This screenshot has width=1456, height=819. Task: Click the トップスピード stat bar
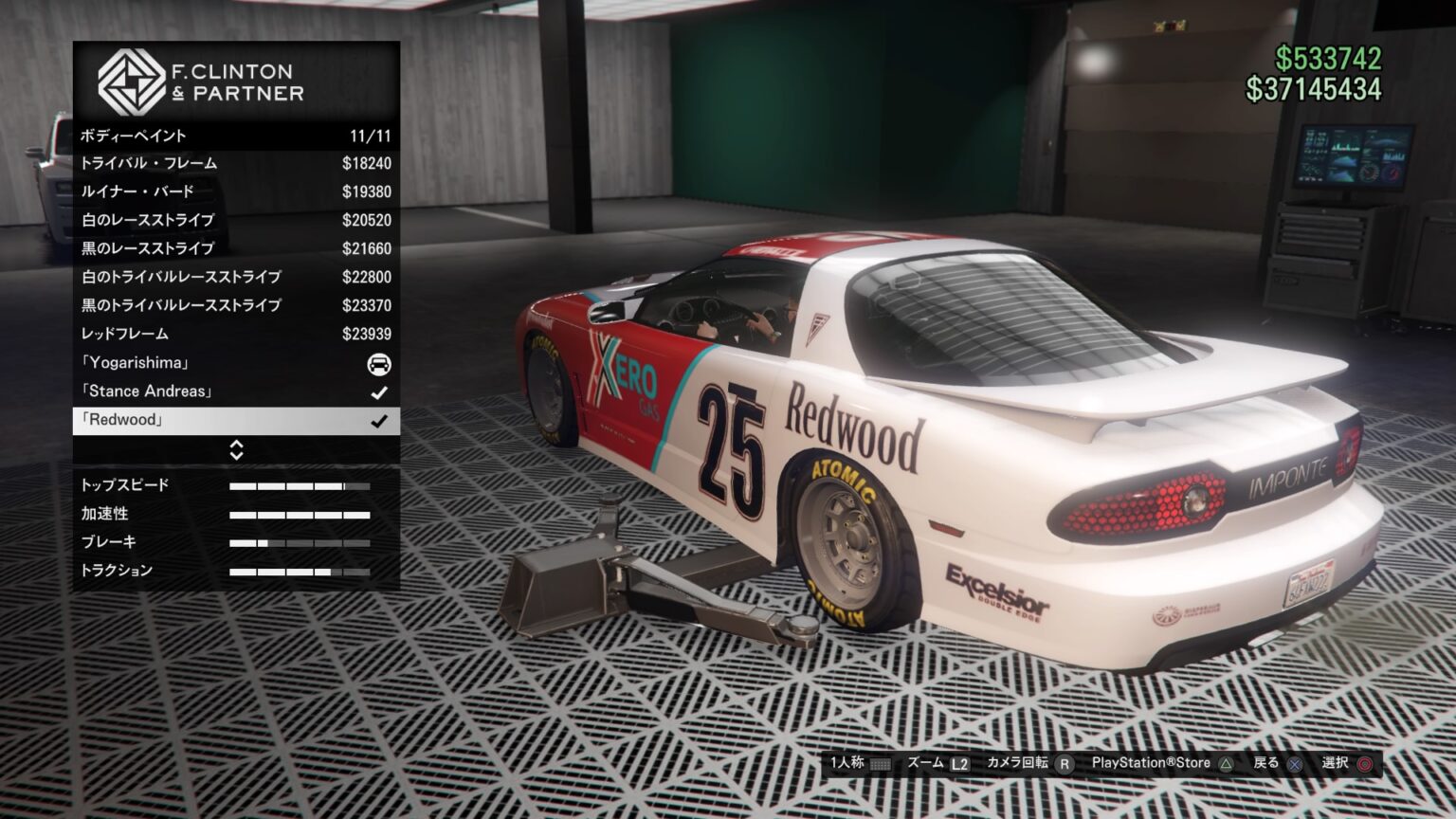coord(299,485)
